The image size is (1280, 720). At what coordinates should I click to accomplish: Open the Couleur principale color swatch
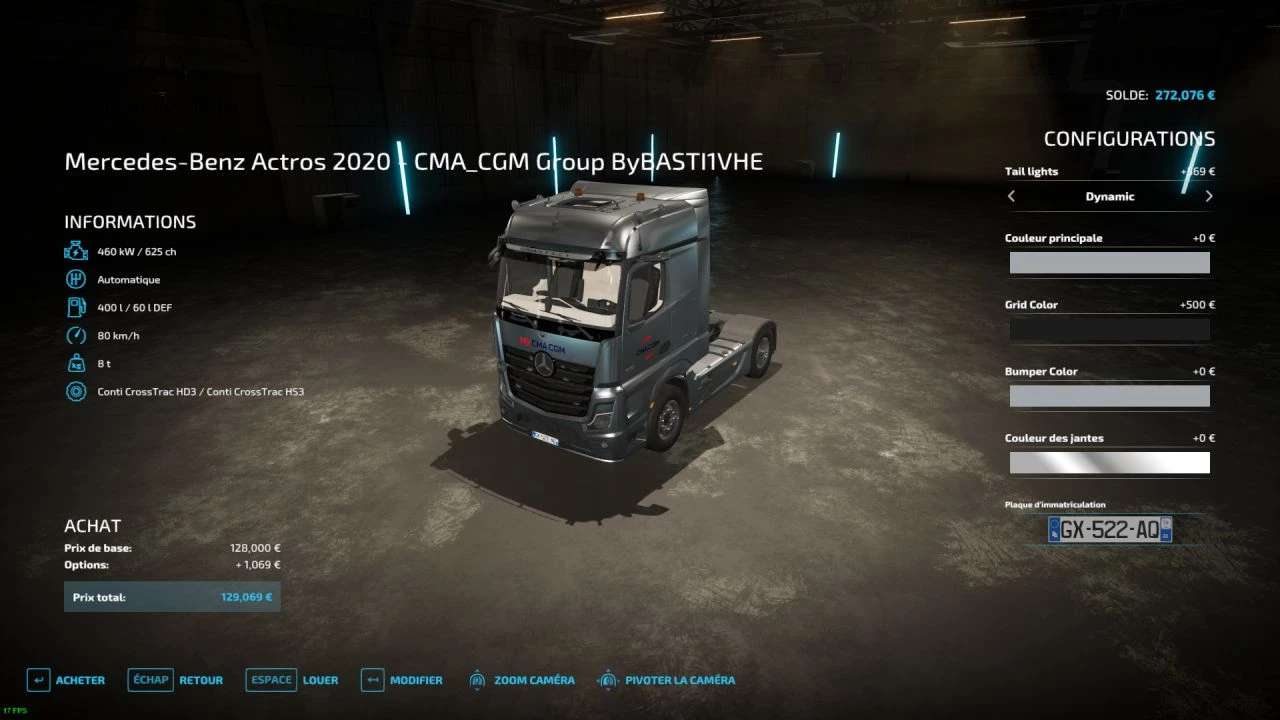1110,262
